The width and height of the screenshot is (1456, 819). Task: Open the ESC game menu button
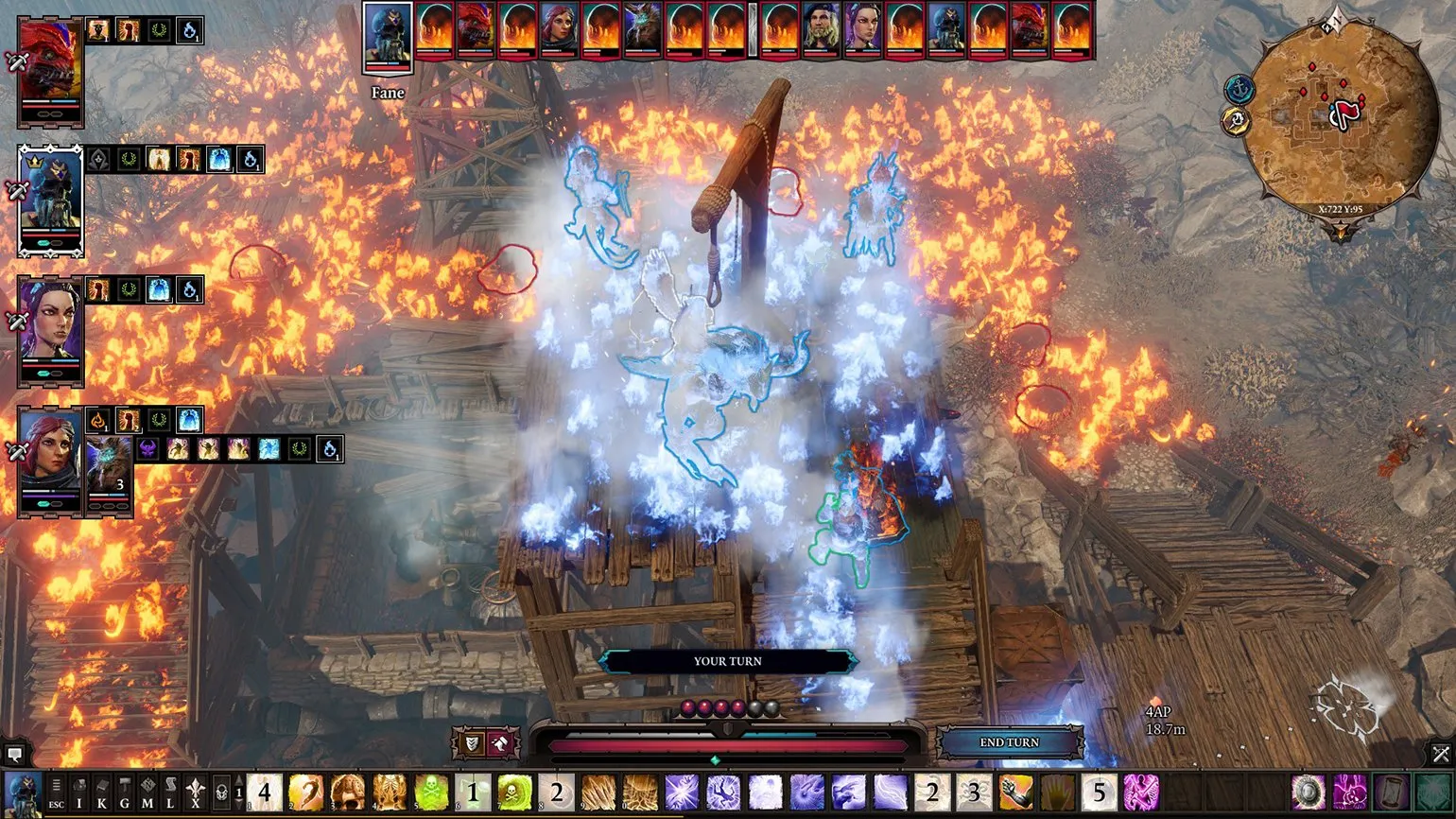pyautogui.click(x=57, y=793)
